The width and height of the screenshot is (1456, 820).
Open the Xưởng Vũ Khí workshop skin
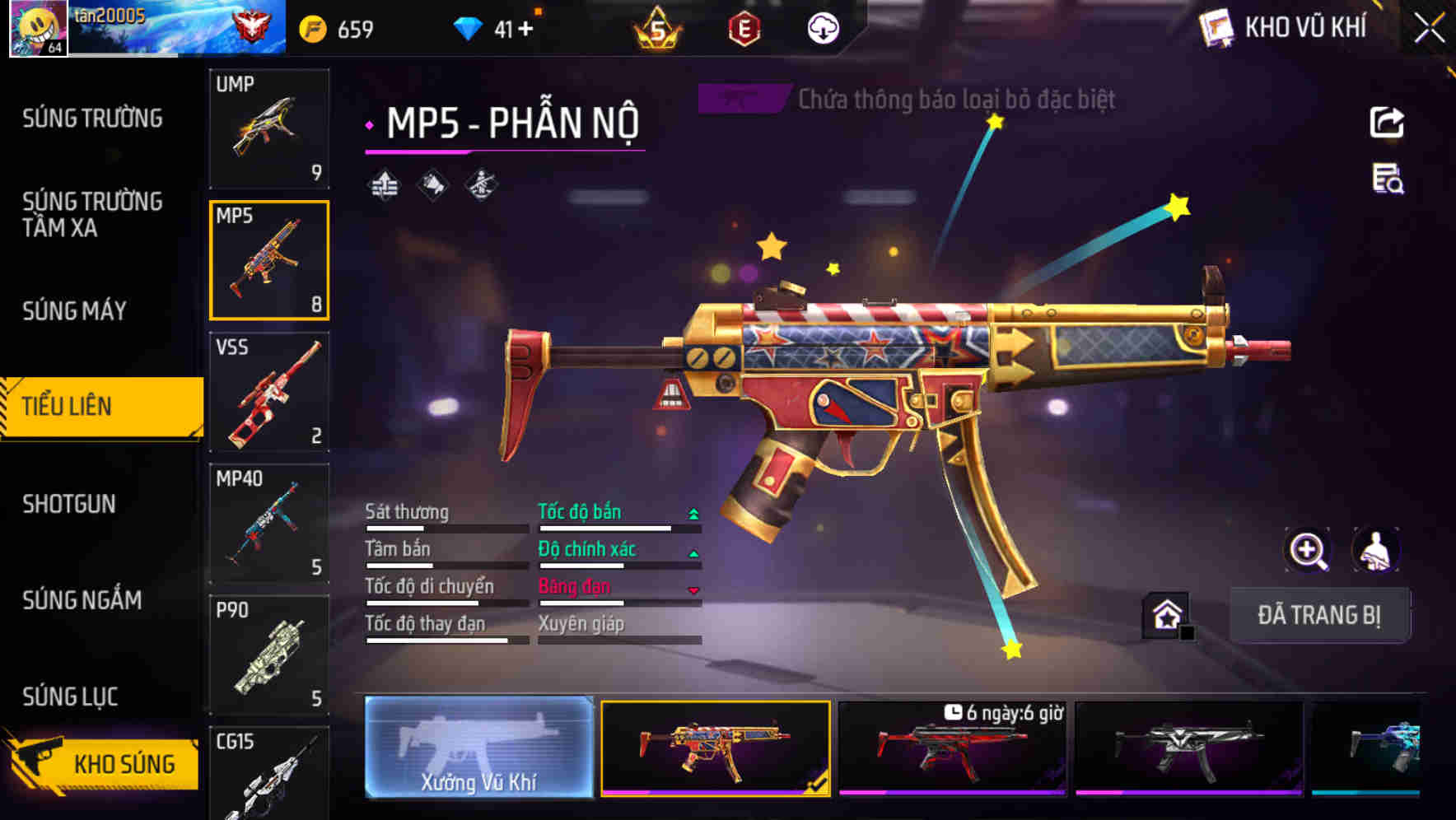(478, 747)
